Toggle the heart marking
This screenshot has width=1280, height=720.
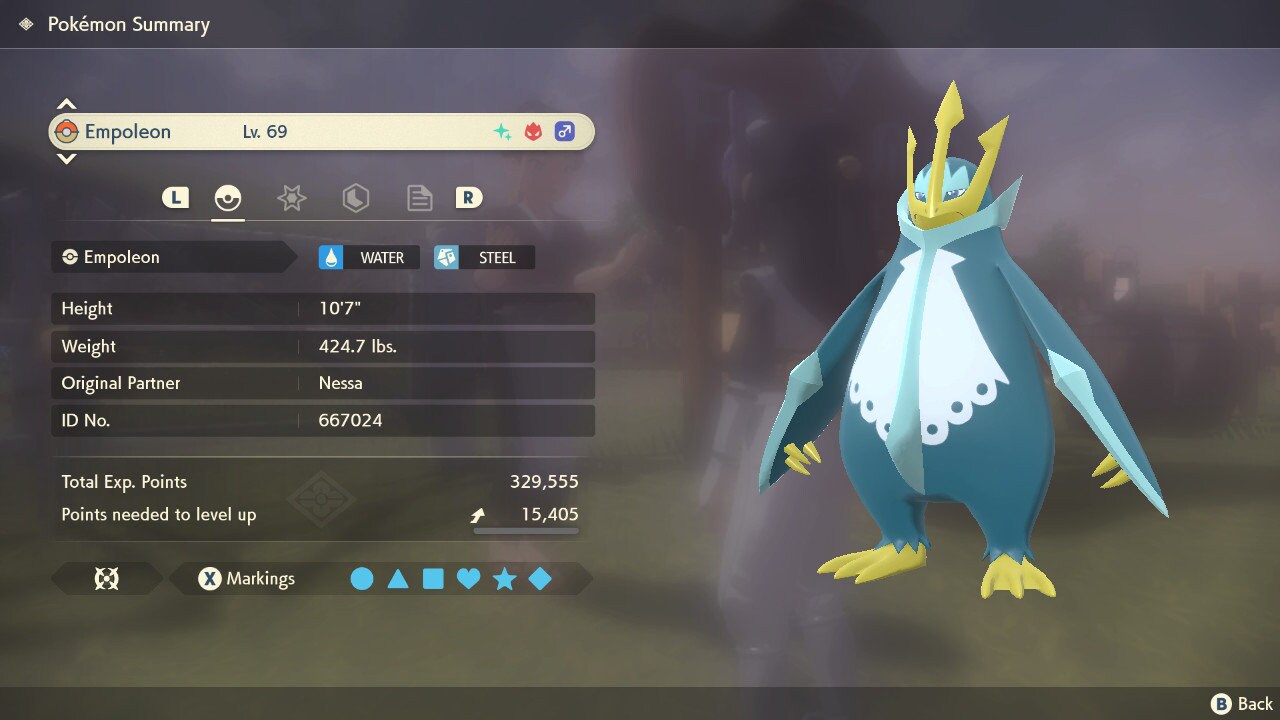click(x=469, y=578)
